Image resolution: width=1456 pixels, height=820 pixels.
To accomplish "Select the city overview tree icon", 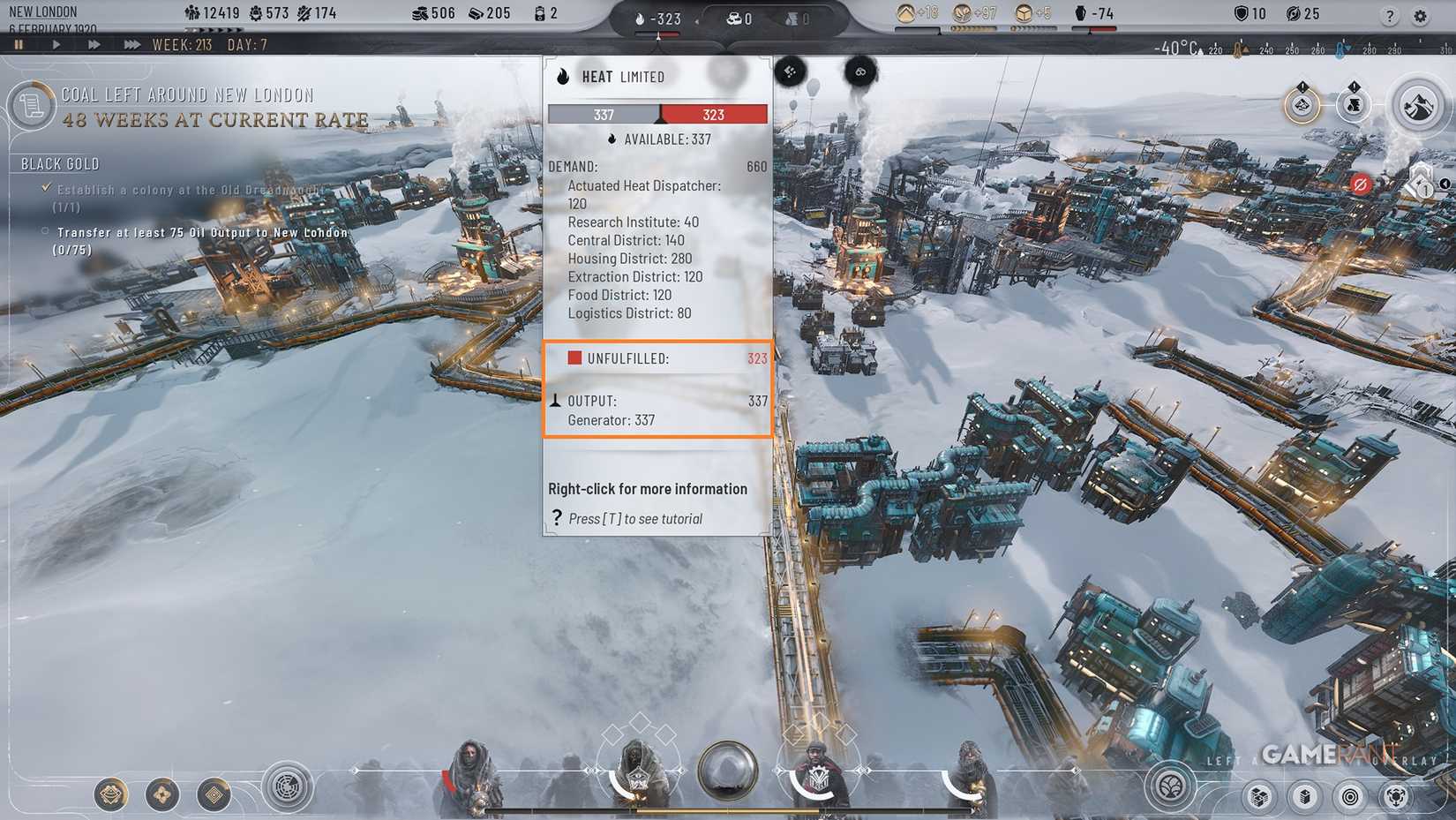I will 1169,788.
